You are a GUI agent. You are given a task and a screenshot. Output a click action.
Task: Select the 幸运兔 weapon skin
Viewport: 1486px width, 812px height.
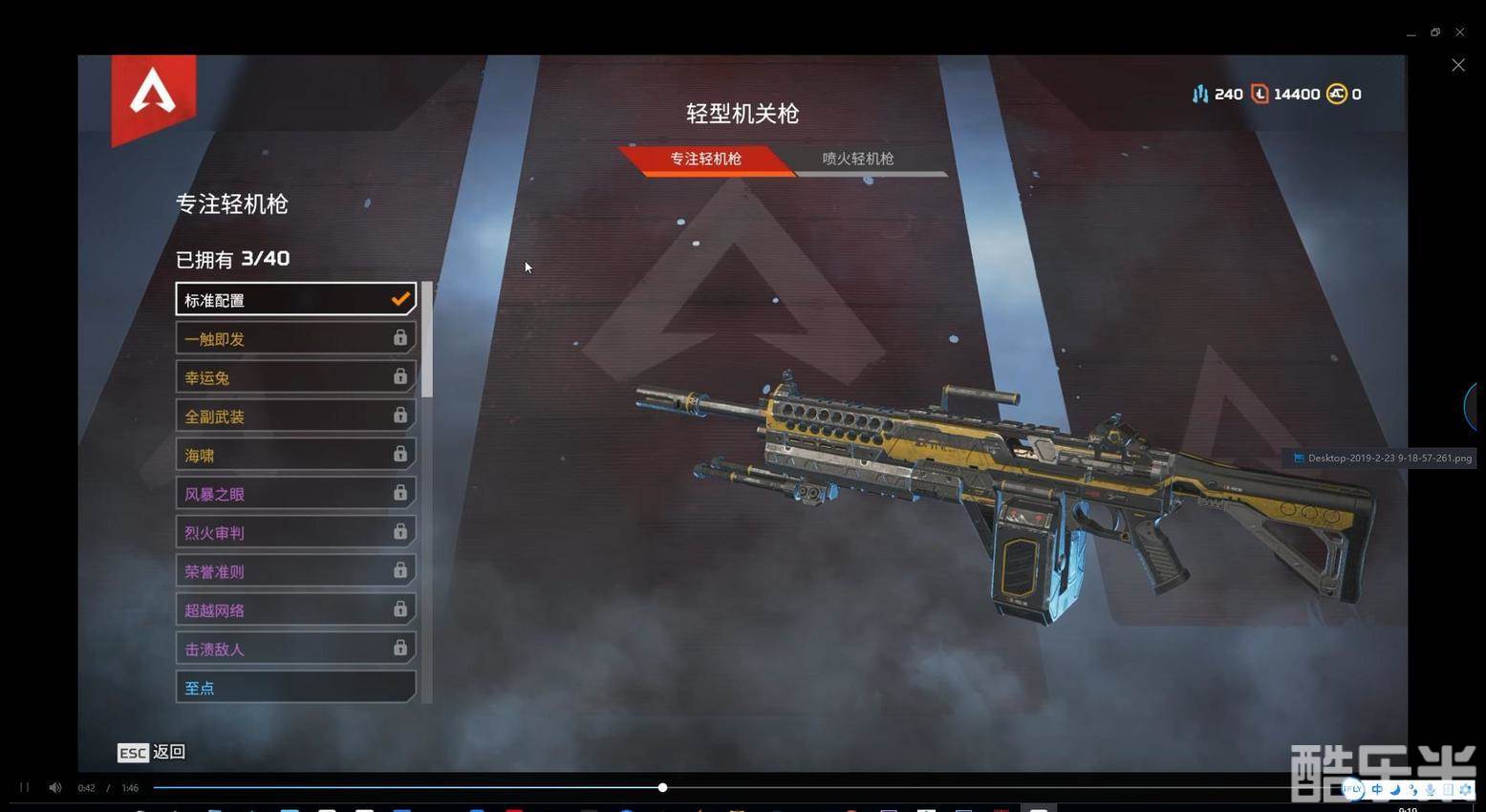295,377
